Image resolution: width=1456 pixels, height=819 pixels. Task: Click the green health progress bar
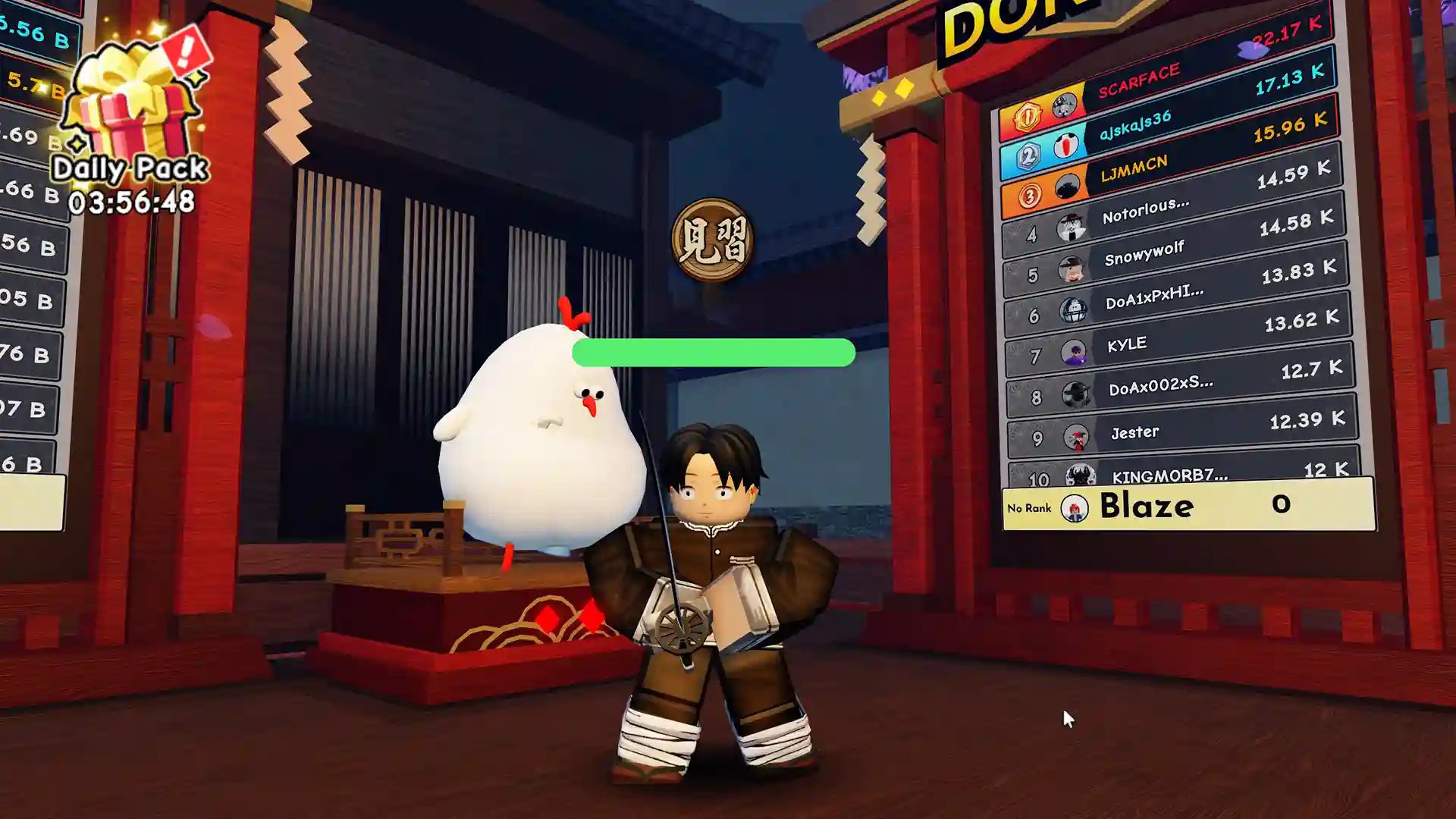pyautogui.click(x=713, y=353)
